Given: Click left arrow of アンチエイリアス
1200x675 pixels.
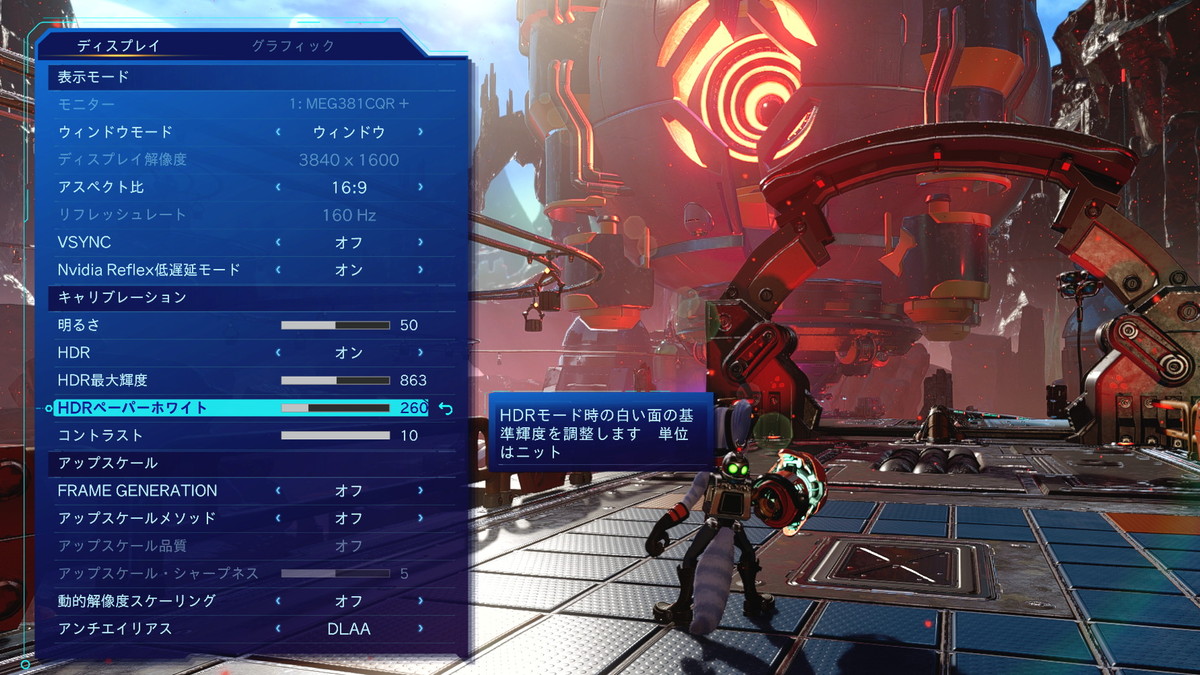Looking at the screenshot, I should pos(278,629).
